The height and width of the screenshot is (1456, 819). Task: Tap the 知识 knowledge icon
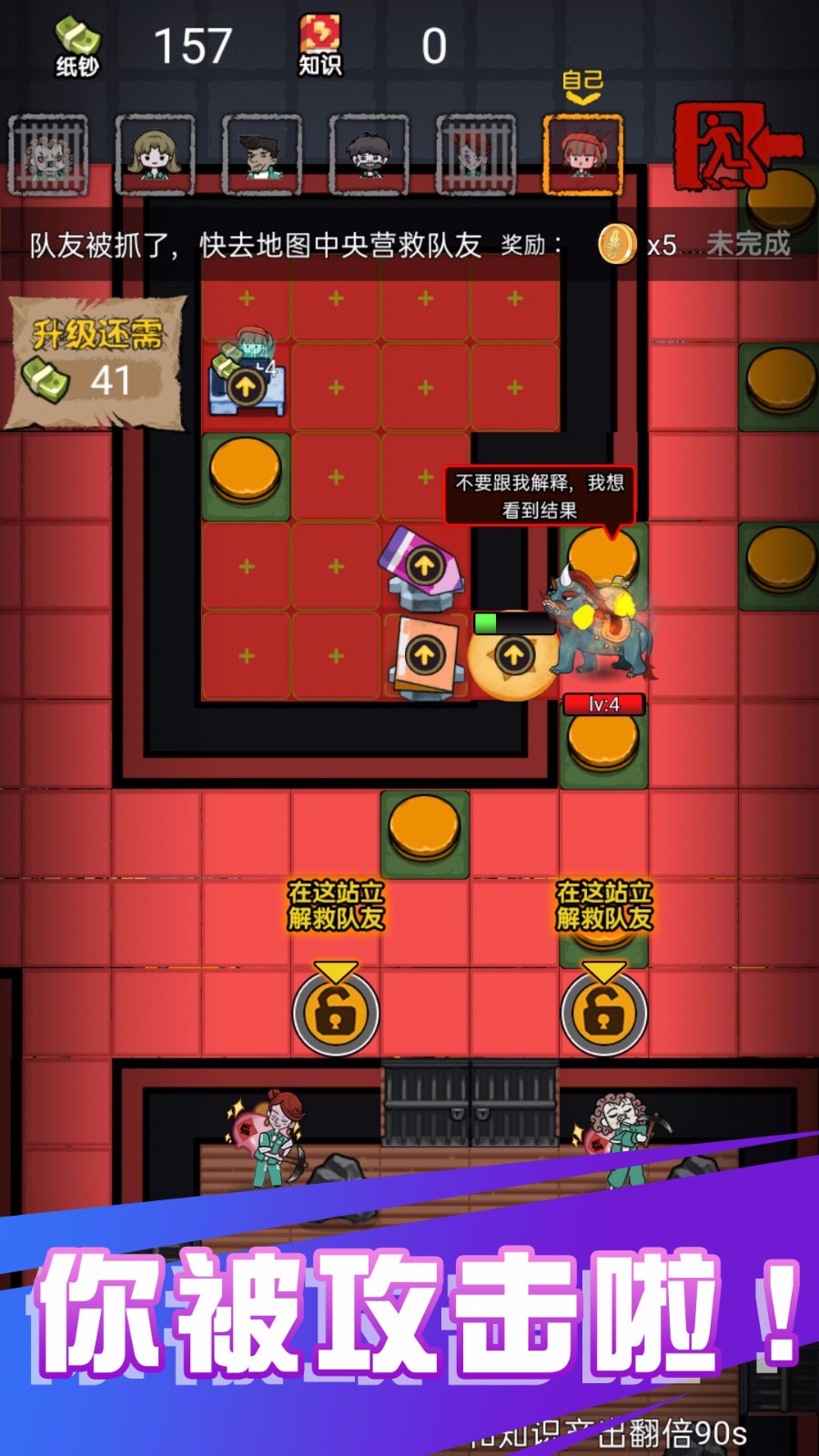[319, 47]
